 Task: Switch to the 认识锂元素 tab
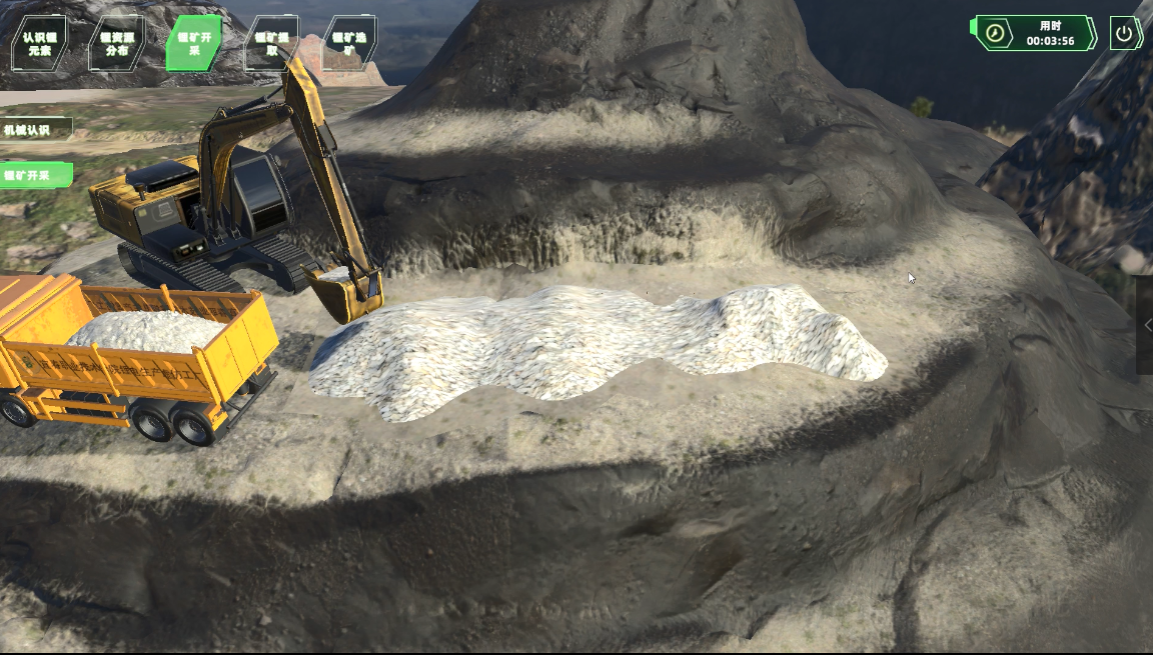[x=39, y=43]
